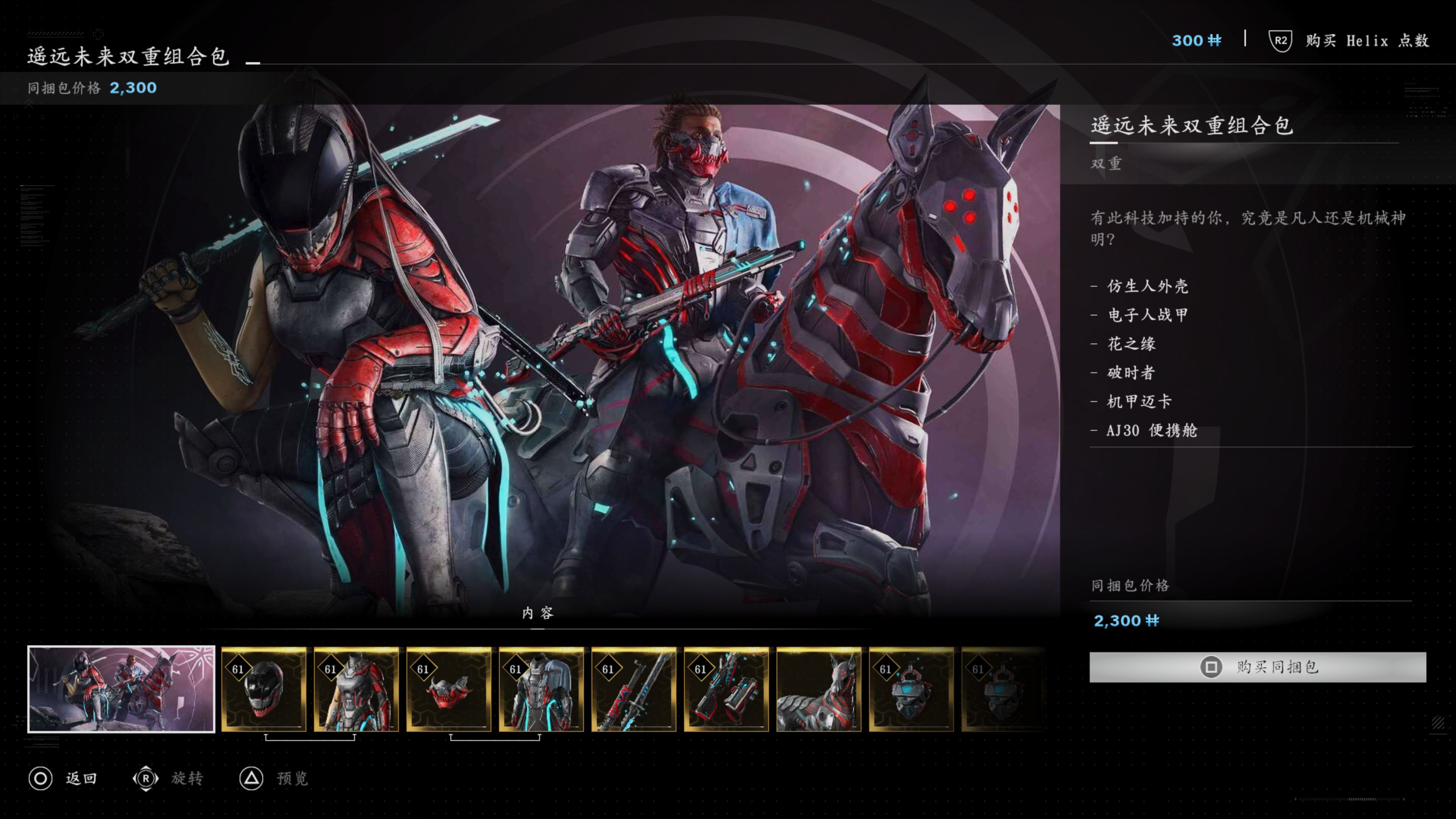Choose the red android armor outfit thumbnail
Screen dimensions: 1456x819
point(357,689)
